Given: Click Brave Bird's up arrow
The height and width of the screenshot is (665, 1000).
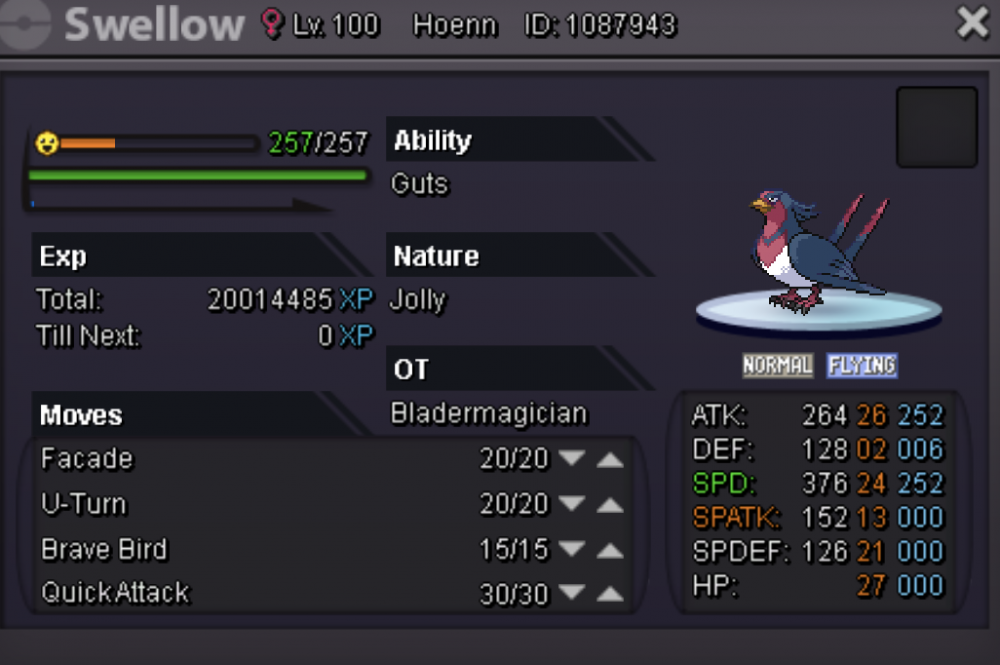Looking at the screenshot, I should point(610,549).
